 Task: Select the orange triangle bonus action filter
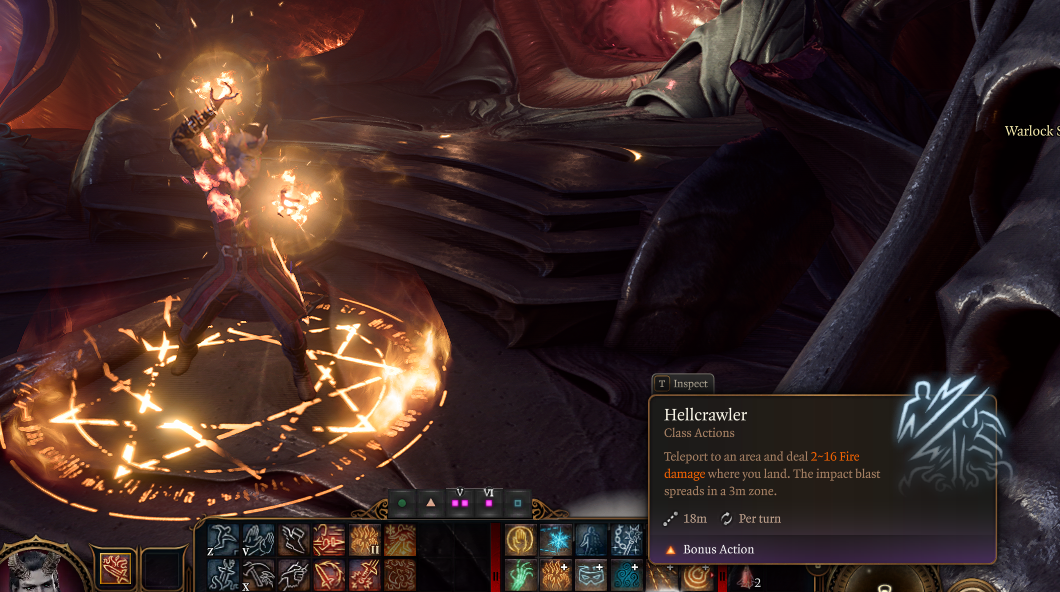click(x=431, y=503)
